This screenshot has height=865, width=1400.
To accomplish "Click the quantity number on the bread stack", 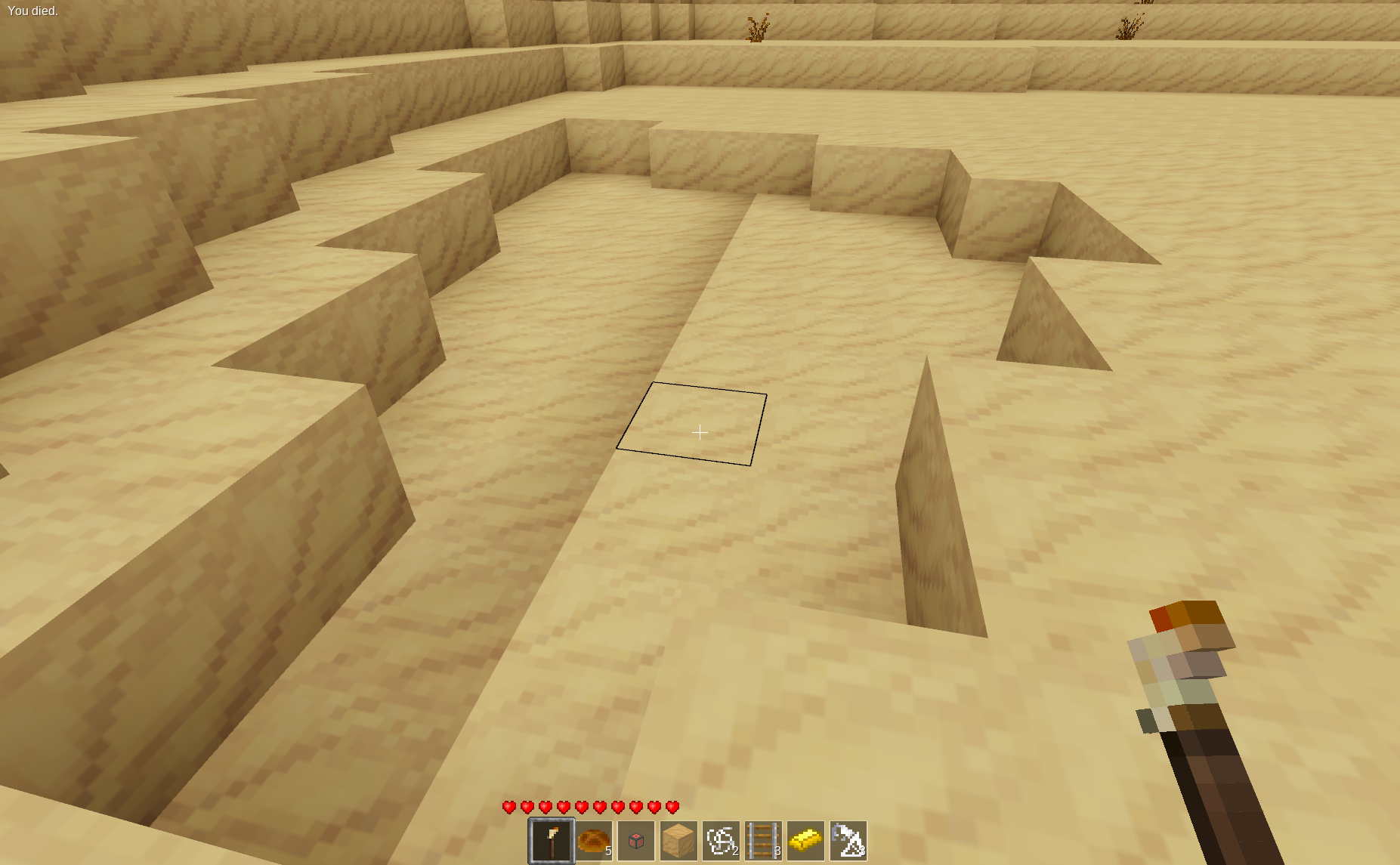I will [609, 851].
